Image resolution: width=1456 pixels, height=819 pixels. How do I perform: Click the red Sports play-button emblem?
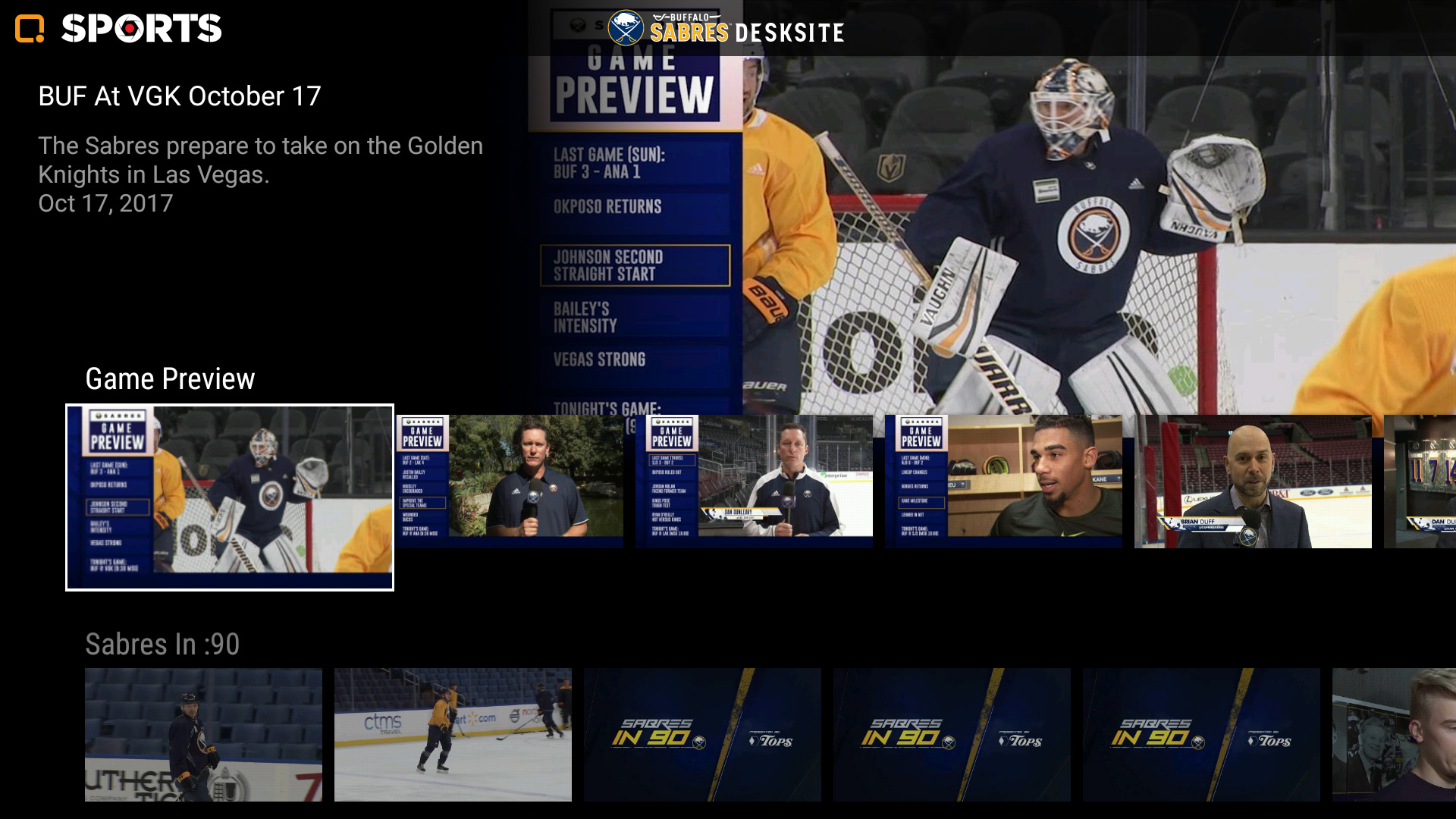click(128, 29)
